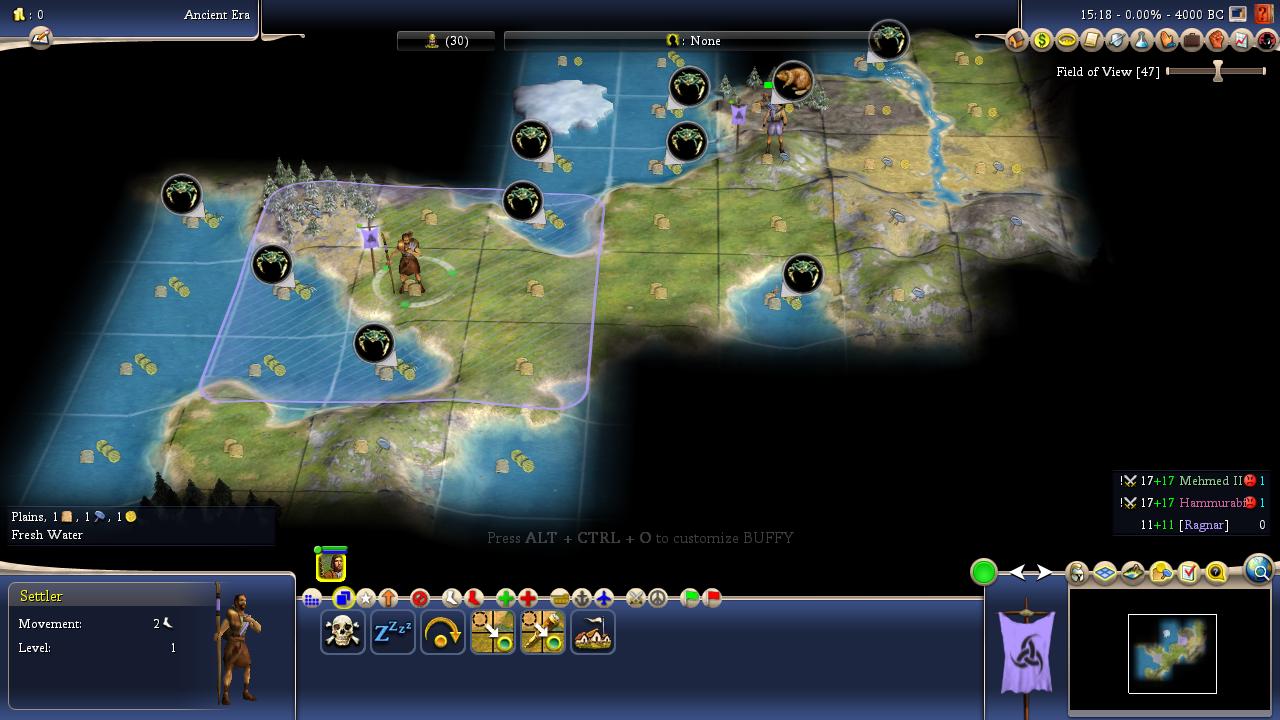Open the Civilopedia question mark book
The height and width of the screenshot is (720, 1280).
pos(1264,14)
